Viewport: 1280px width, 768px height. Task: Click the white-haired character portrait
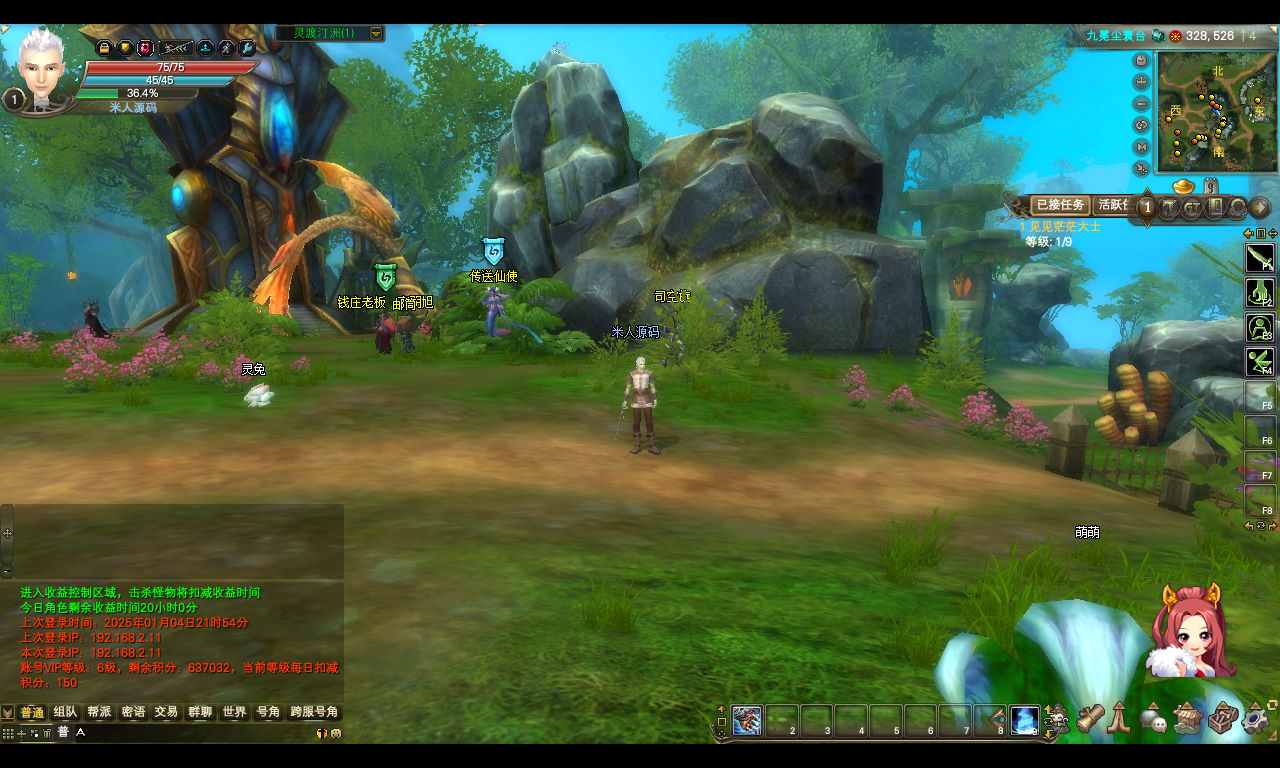tap(41, 65)
